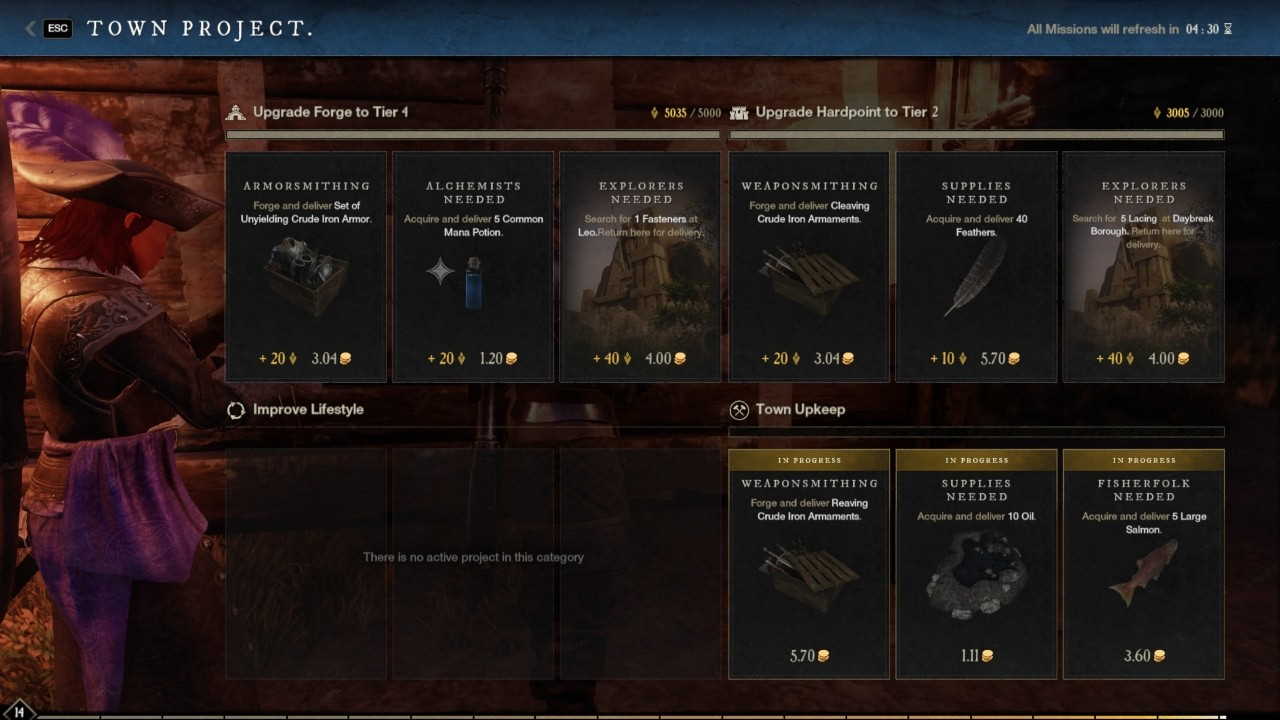Viewport: 1280px width, 720px height.
Task: Open the Fisherfolk Needed Large Salmon mission
Action: click(x=1144, y=565)
